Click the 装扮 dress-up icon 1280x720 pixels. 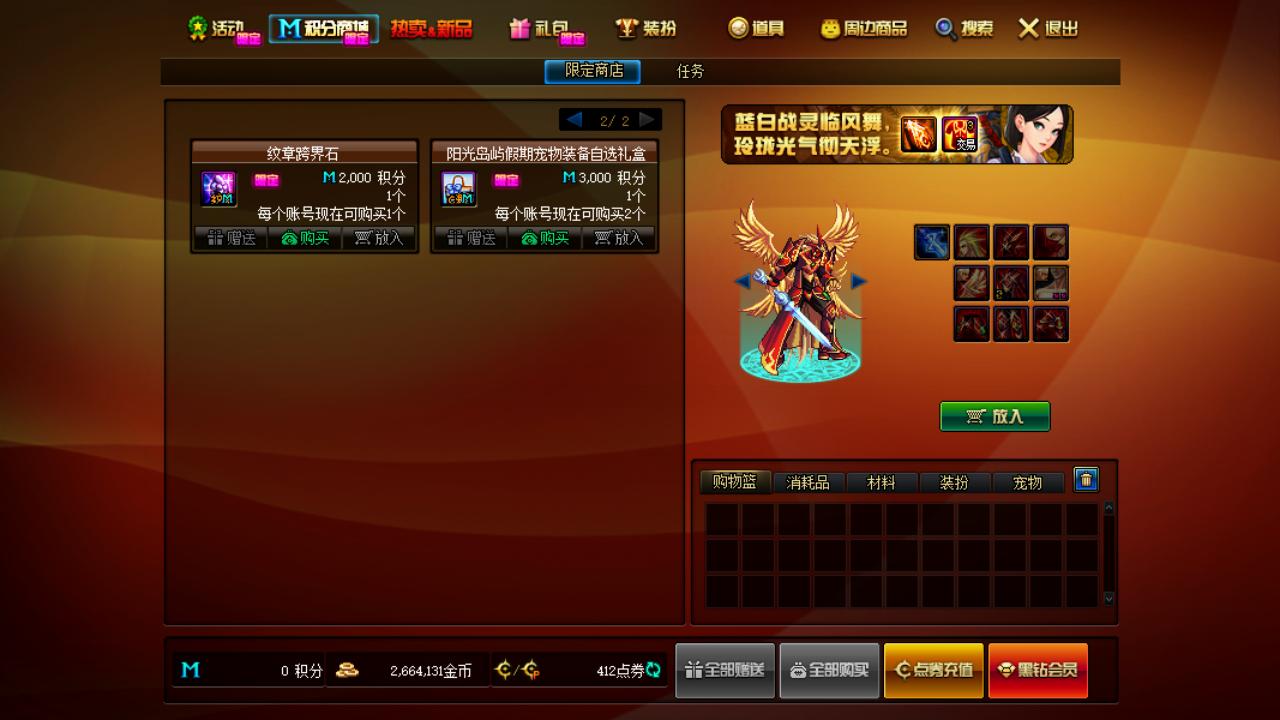tap(628, 29)
